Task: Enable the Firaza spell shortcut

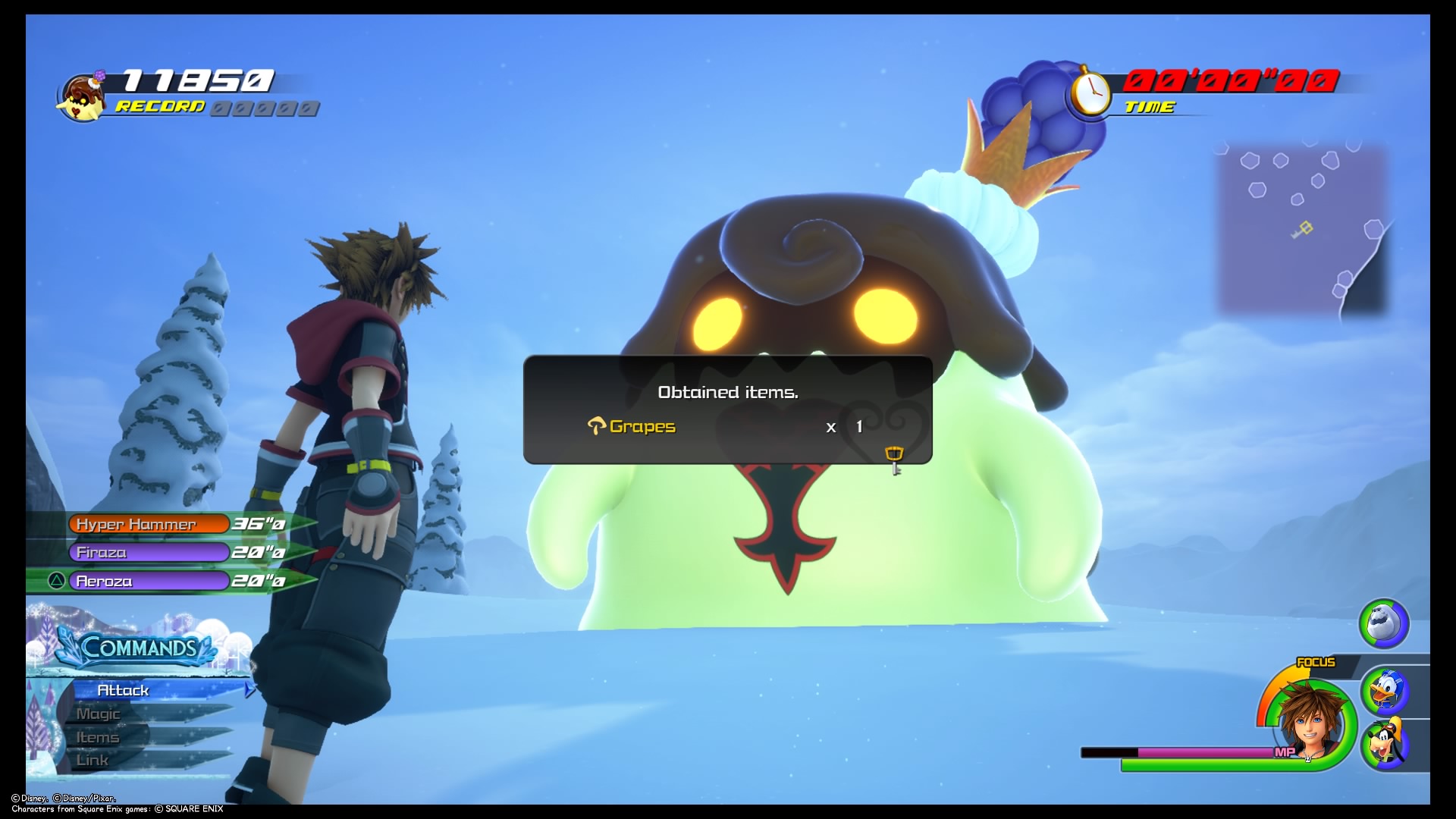Action: tap(148, 552)
